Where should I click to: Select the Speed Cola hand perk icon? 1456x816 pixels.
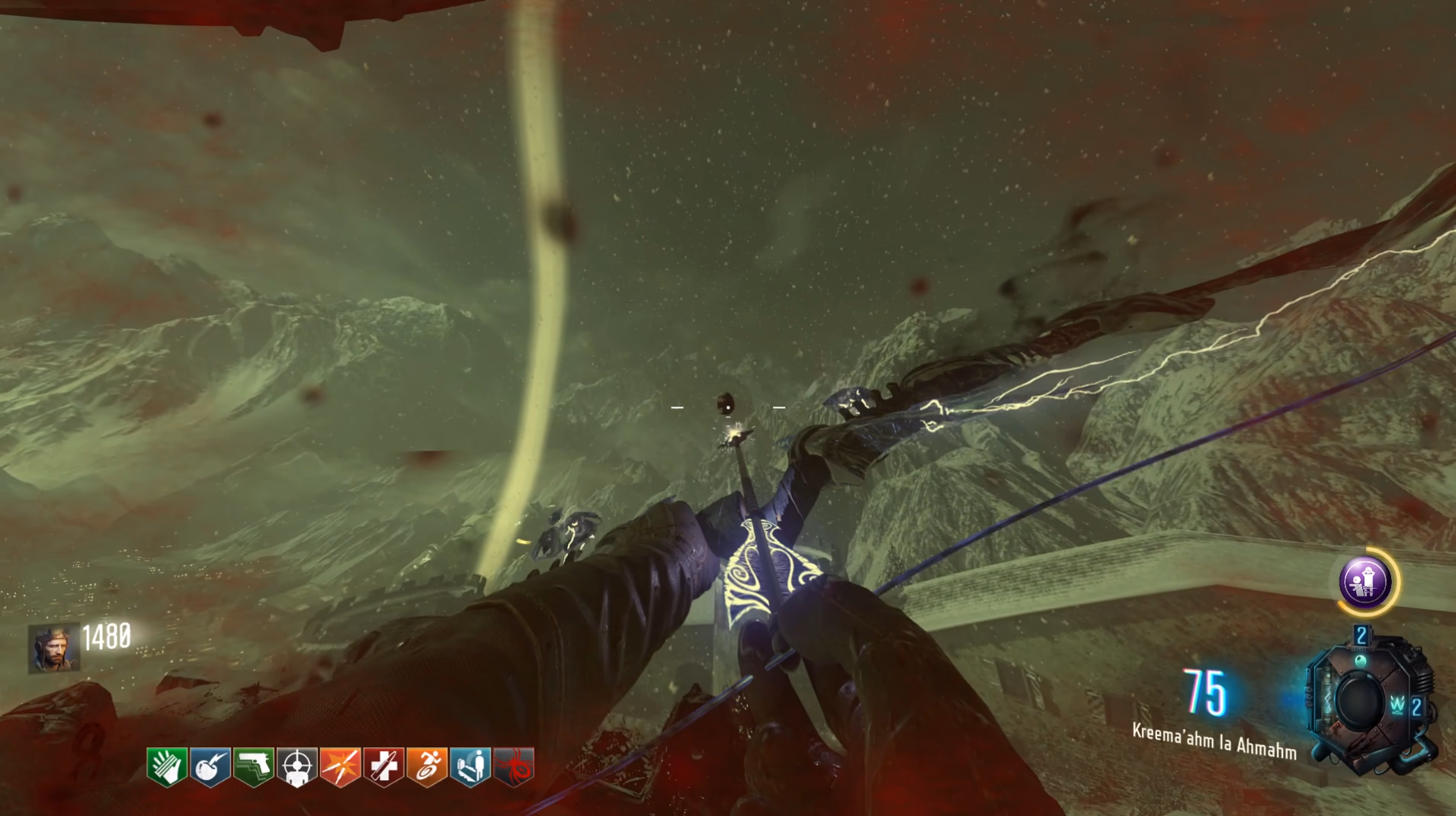tap(166, 766)
